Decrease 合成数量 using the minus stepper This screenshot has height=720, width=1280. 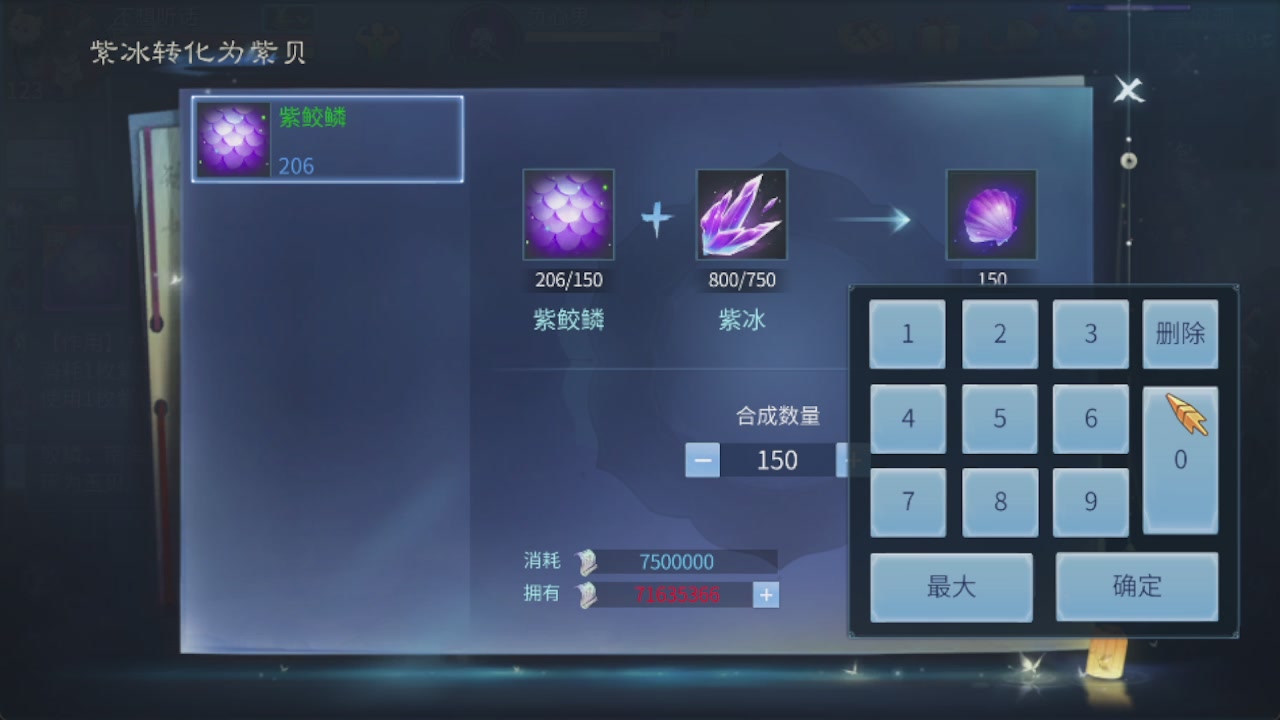coord(701,460)
